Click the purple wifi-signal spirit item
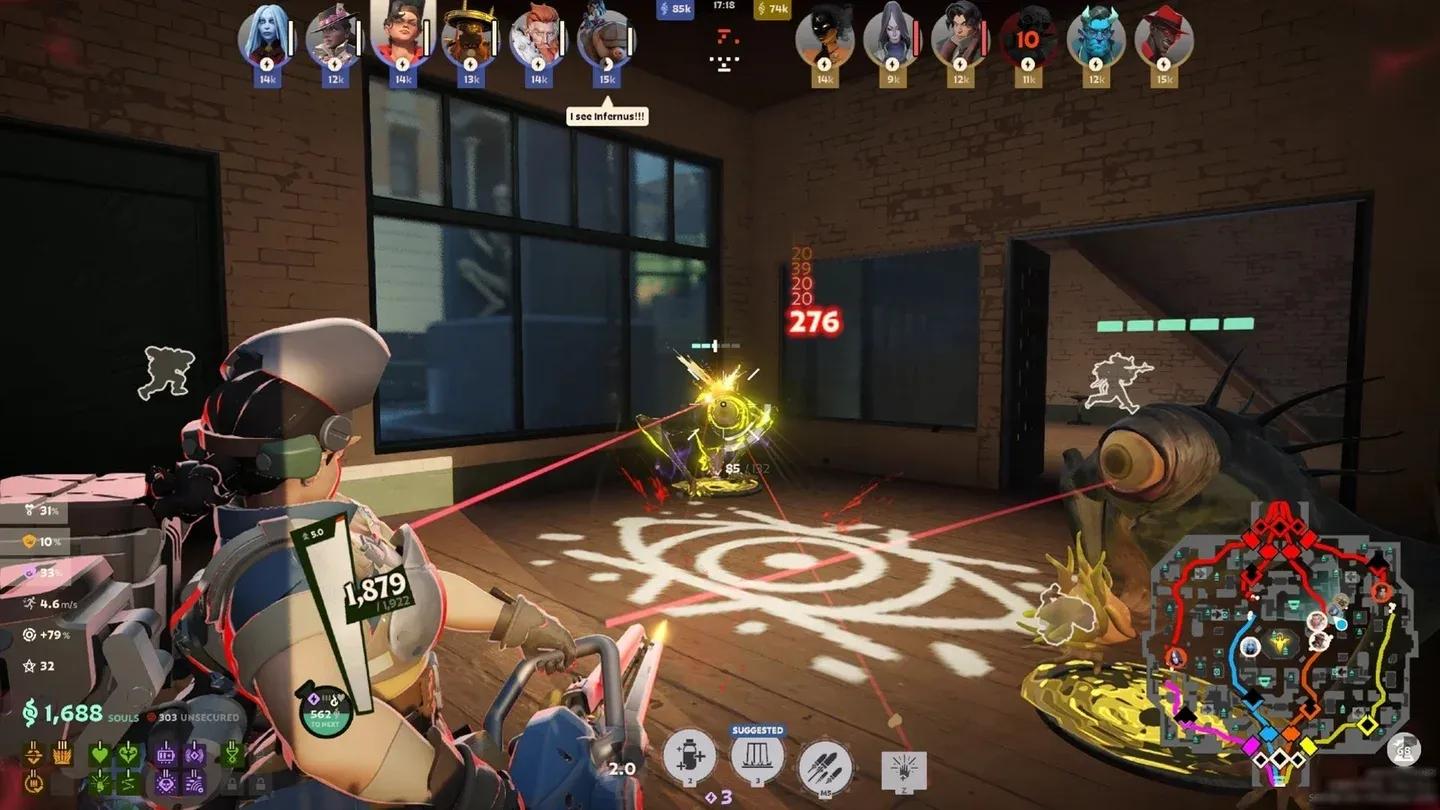The height and width of the screenshot is (810, 1440). (x=191, y=782)
